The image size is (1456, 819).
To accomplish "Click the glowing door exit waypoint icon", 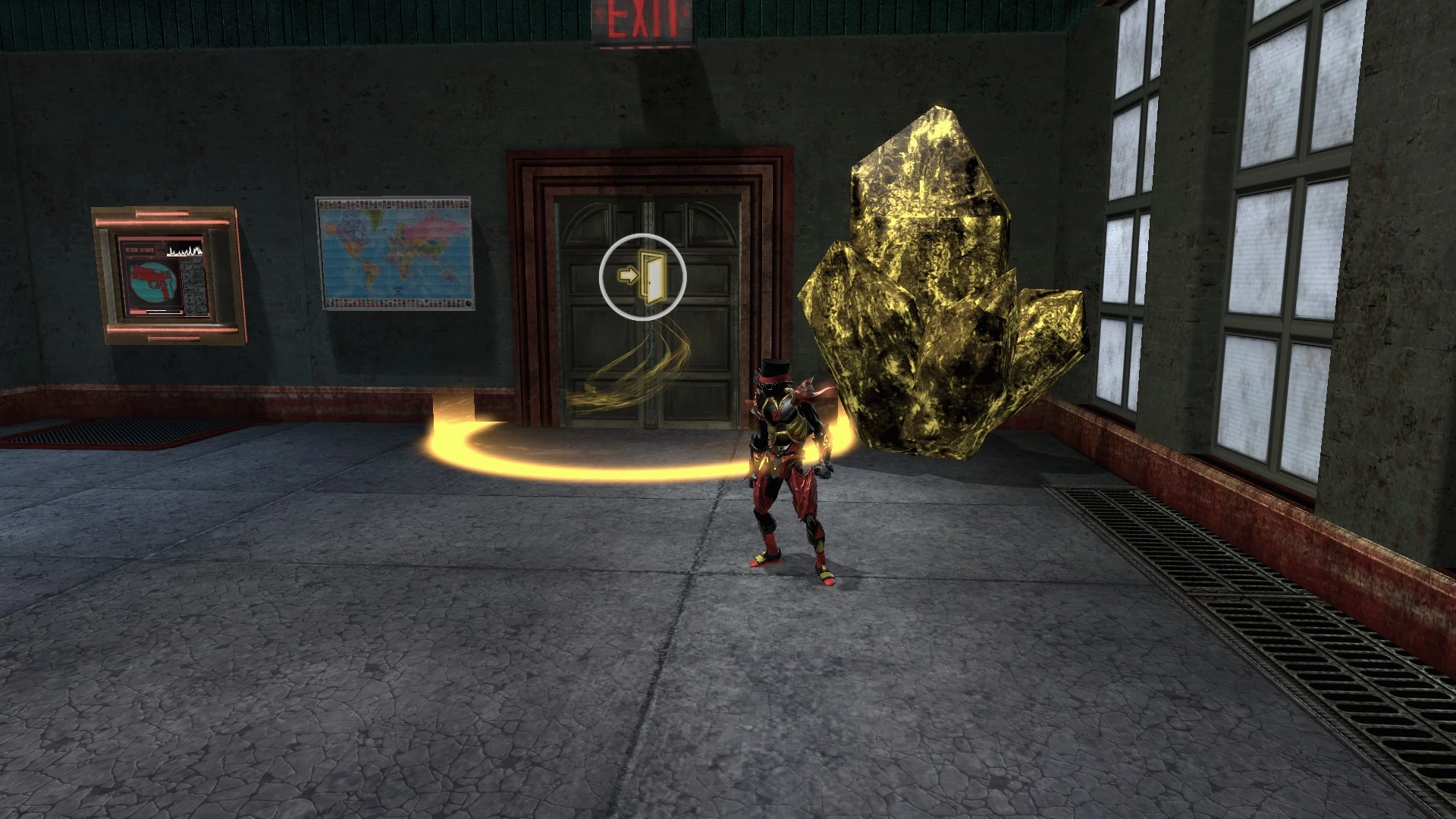I will (642, 277).
